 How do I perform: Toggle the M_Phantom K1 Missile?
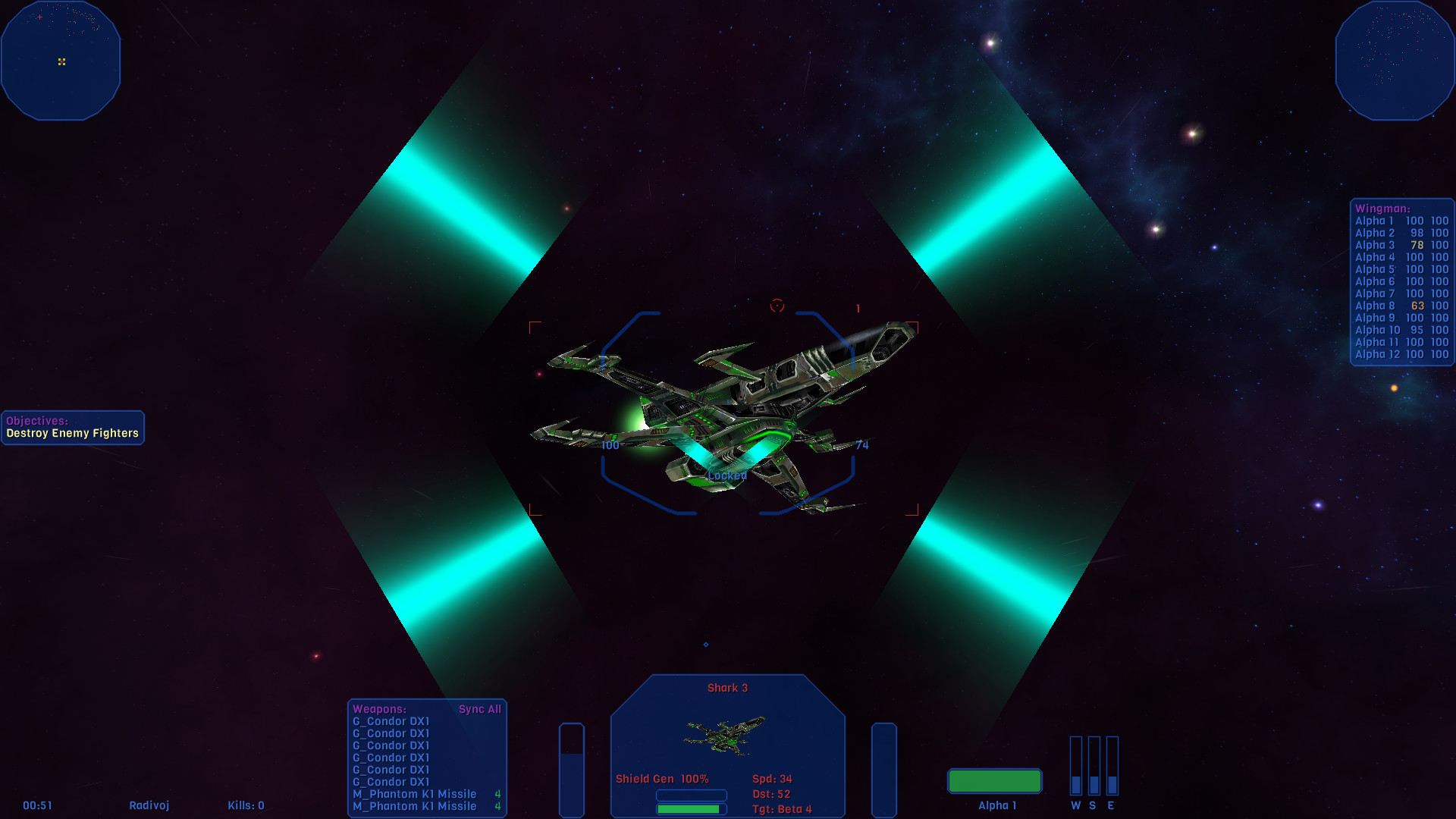tap(414, 794)
